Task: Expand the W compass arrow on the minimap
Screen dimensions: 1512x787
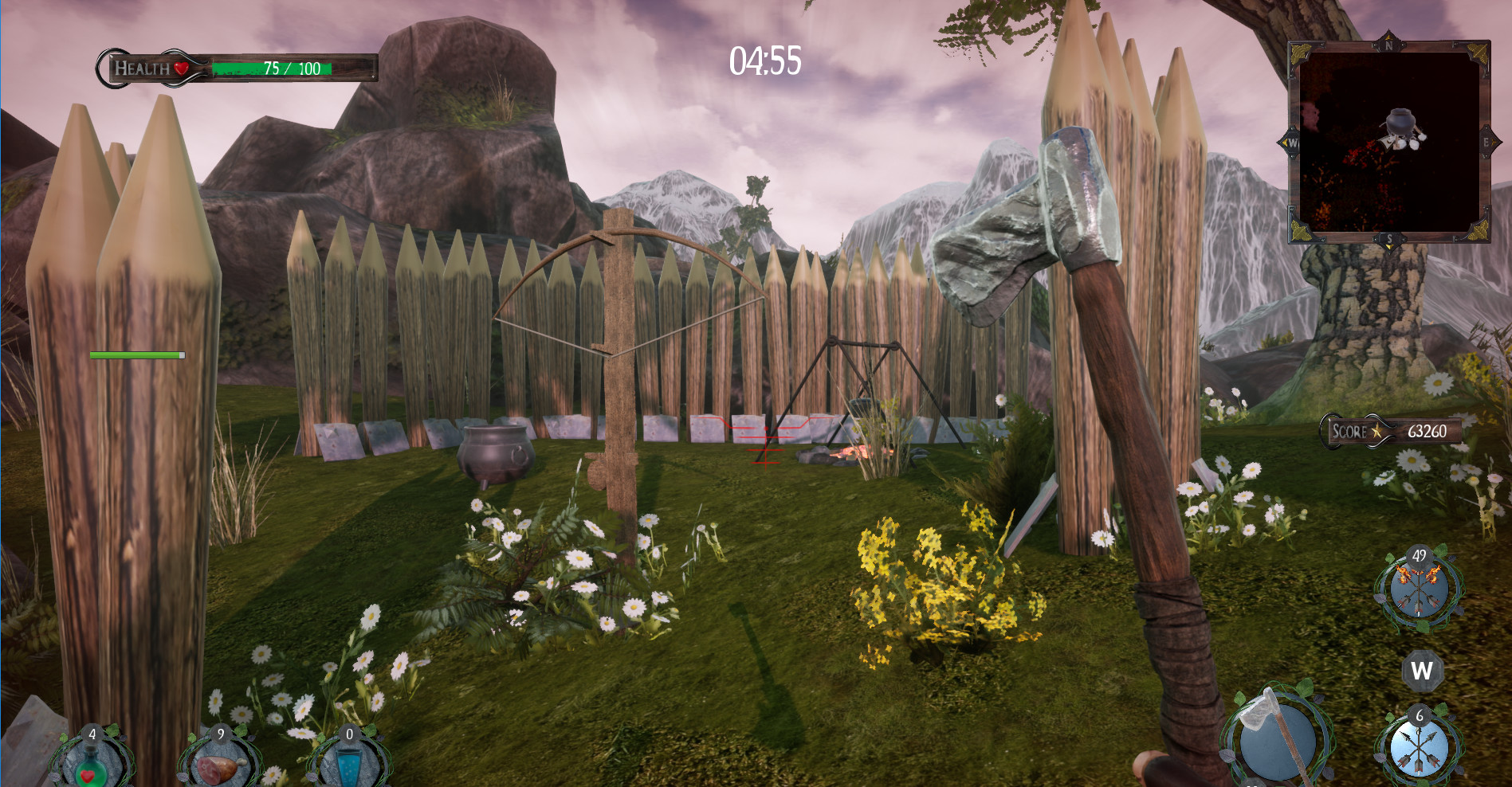Action: click(x=1290, y=143)
